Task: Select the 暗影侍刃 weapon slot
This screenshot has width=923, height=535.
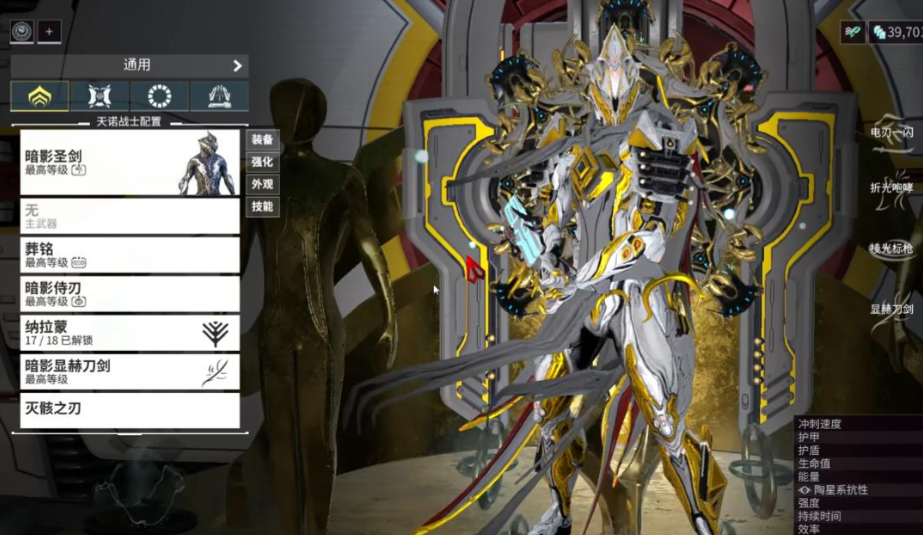Action: point(130,294)
